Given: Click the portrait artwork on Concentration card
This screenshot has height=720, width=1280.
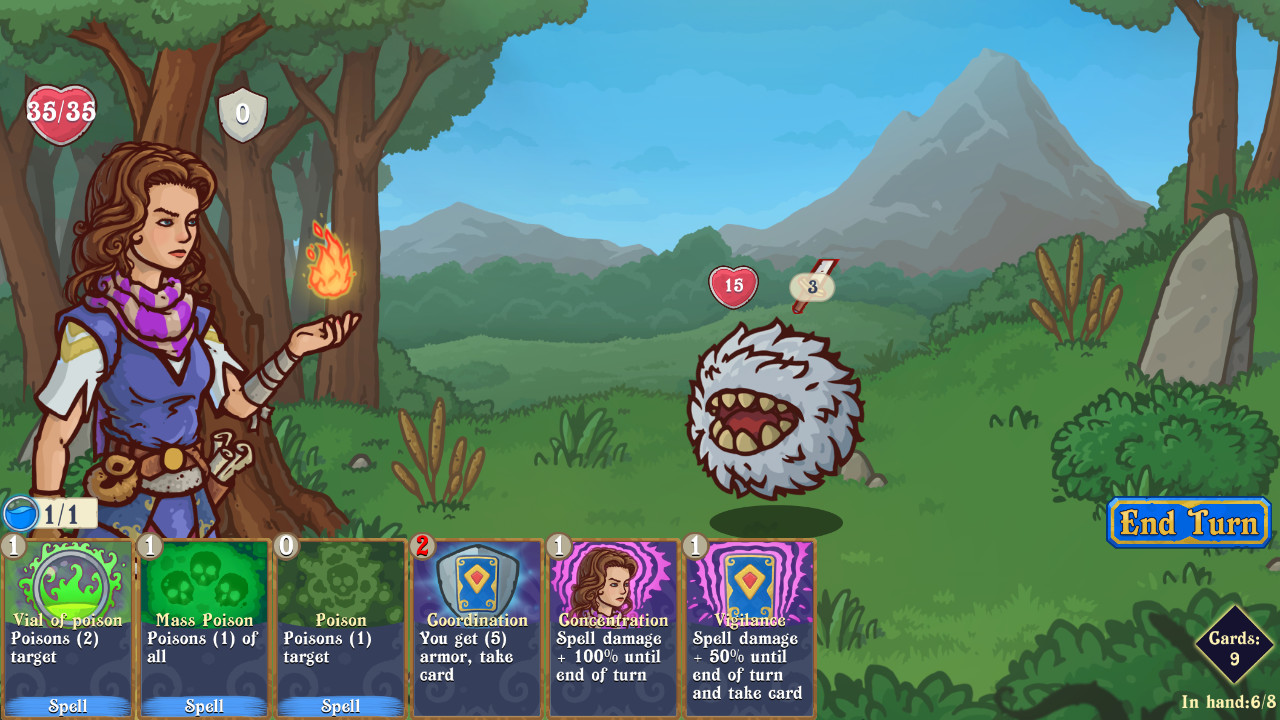Looking at the screenshot, I should [x=612, y=580].
